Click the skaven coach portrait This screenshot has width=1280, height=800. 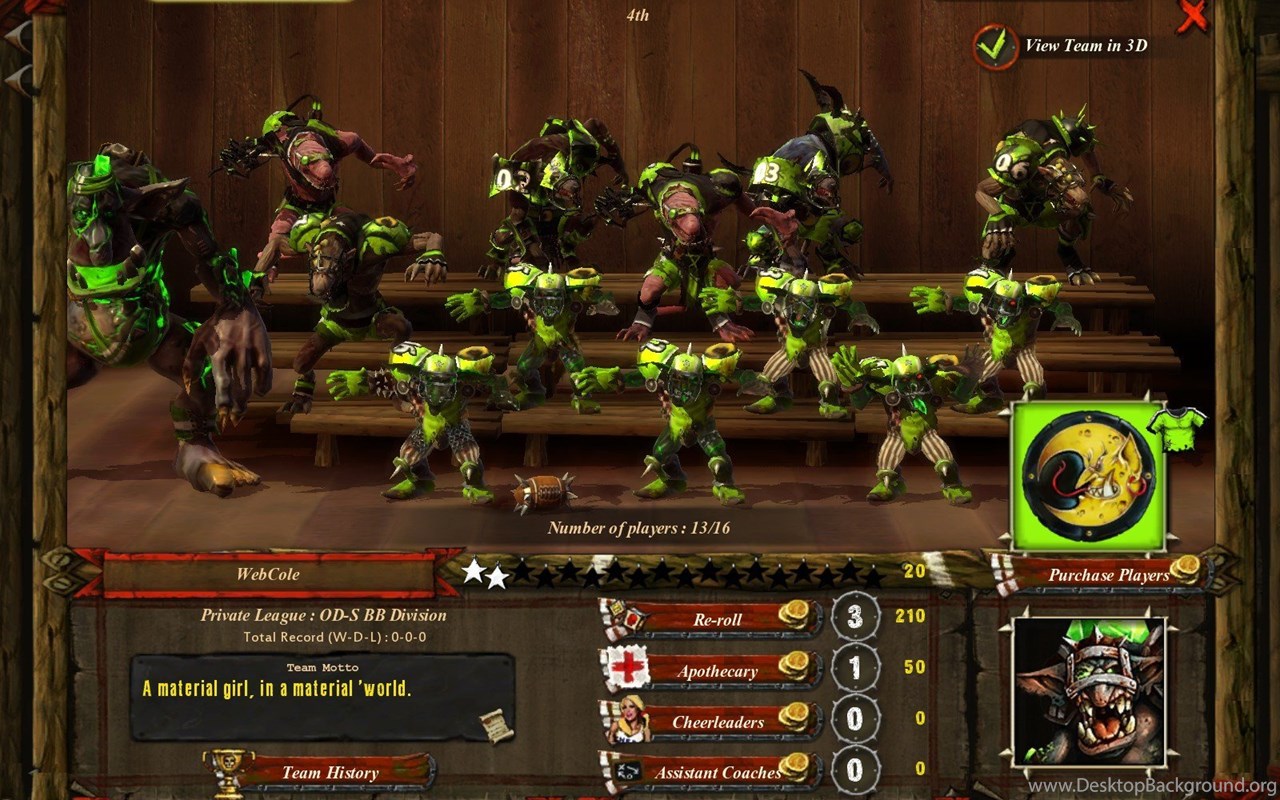pyautogui.click(x=1089, y=692)
